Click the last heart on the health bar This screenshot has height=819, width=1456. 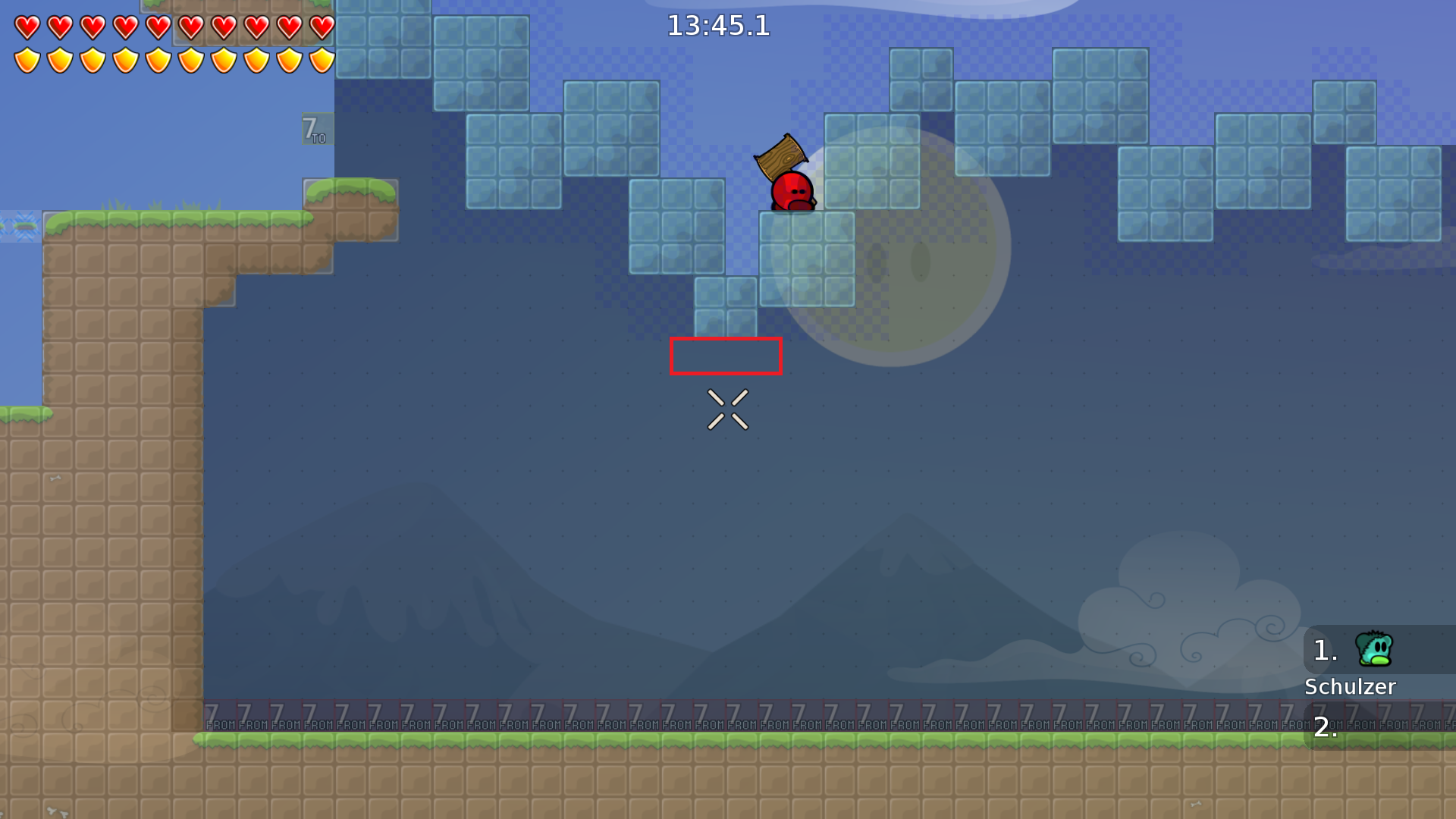pyautogui.click(x=322, y=28)
